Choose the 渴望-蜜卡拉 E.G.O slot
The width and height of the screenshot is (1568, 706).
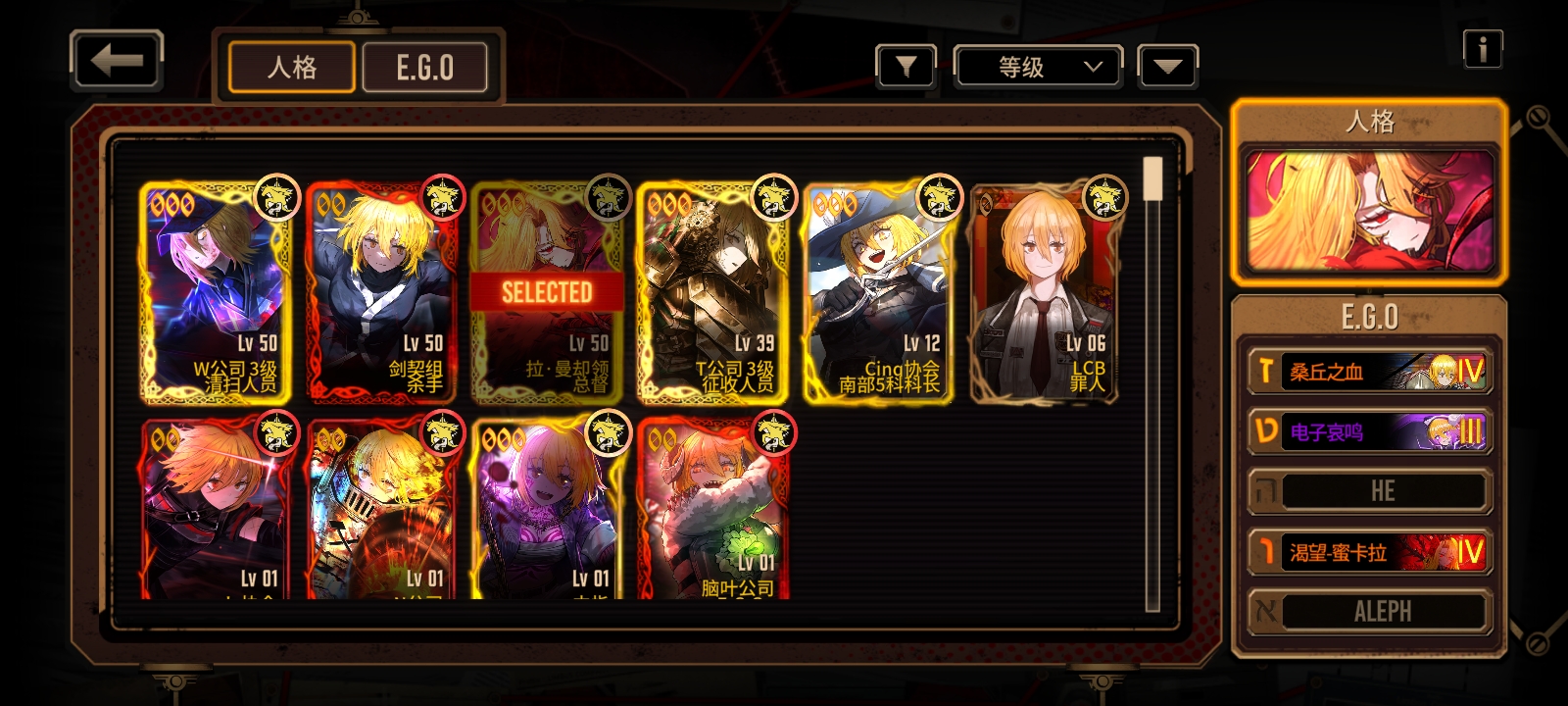click(x=1369, y=552)
